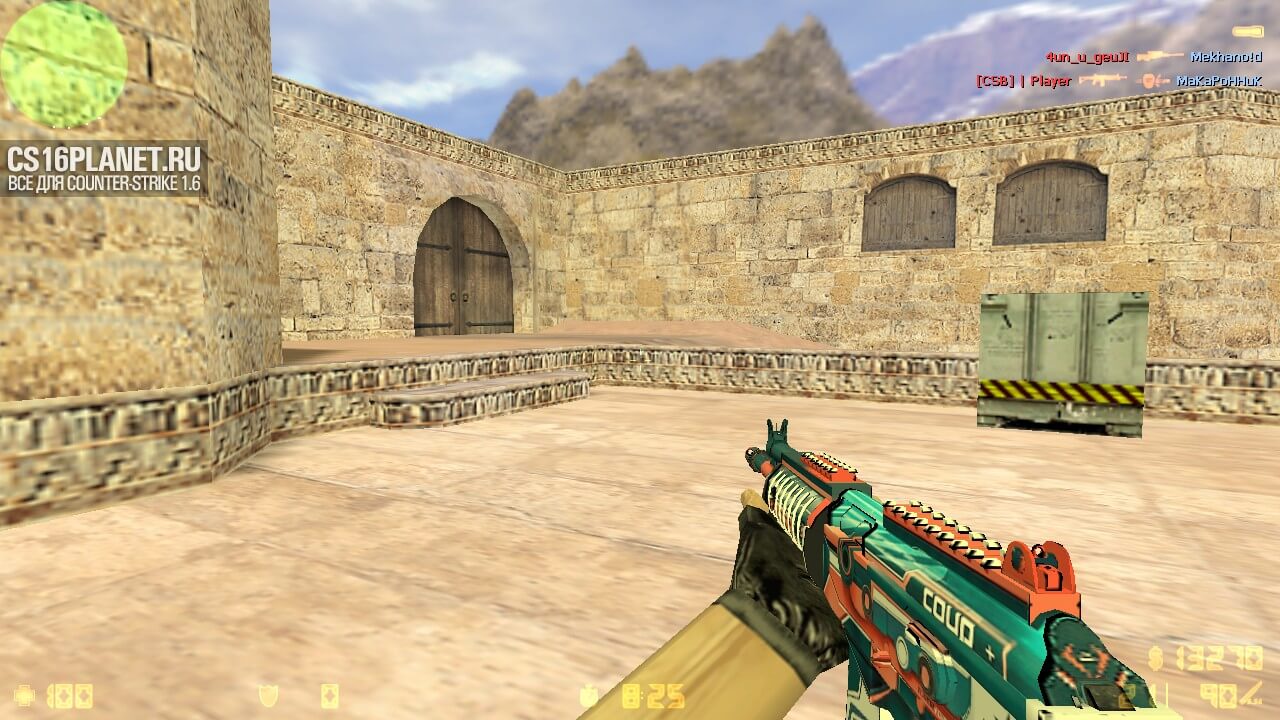Select the 4un_u_geuJI kill feed entry
This screenshot has width=1280, height=720.
click(1087, 57)
